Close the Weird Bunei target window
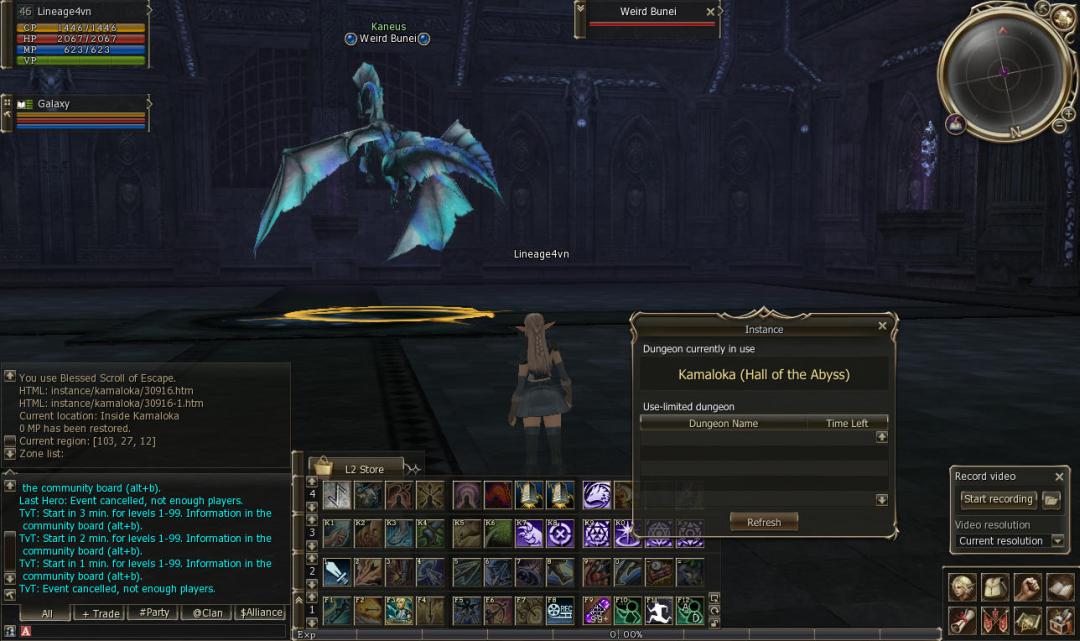This screenshot has width=1080, height=641. [710, 12]
